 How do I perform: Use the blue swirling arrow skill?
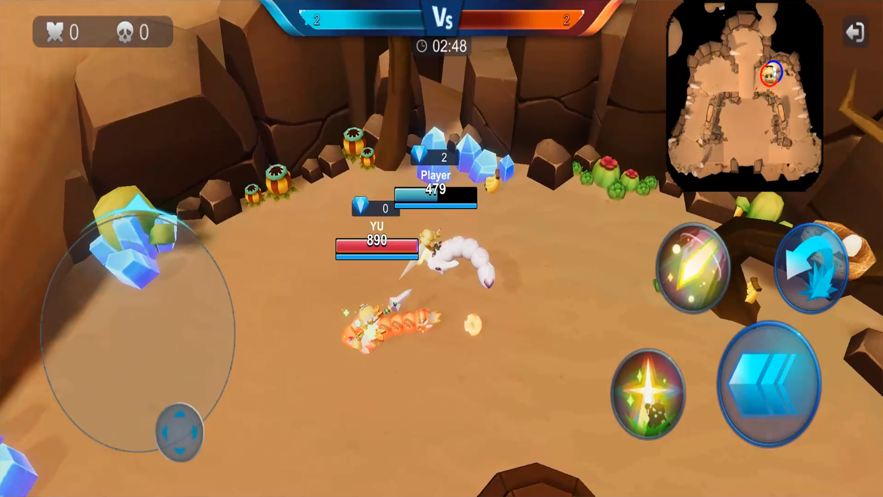tap(811, 267)
